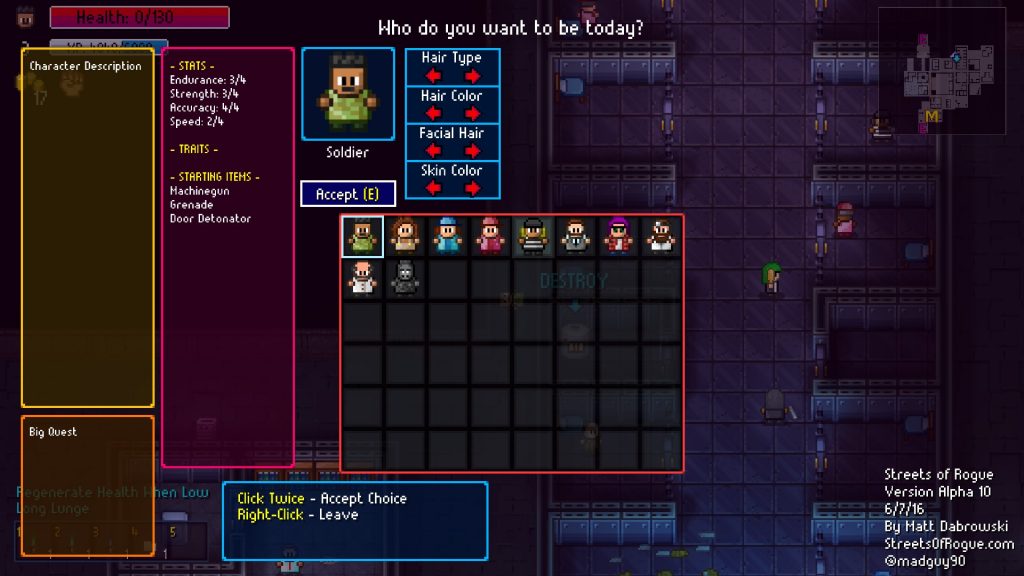
Task: Switch Skin Color with left arrow
Action: pos(432,188)
